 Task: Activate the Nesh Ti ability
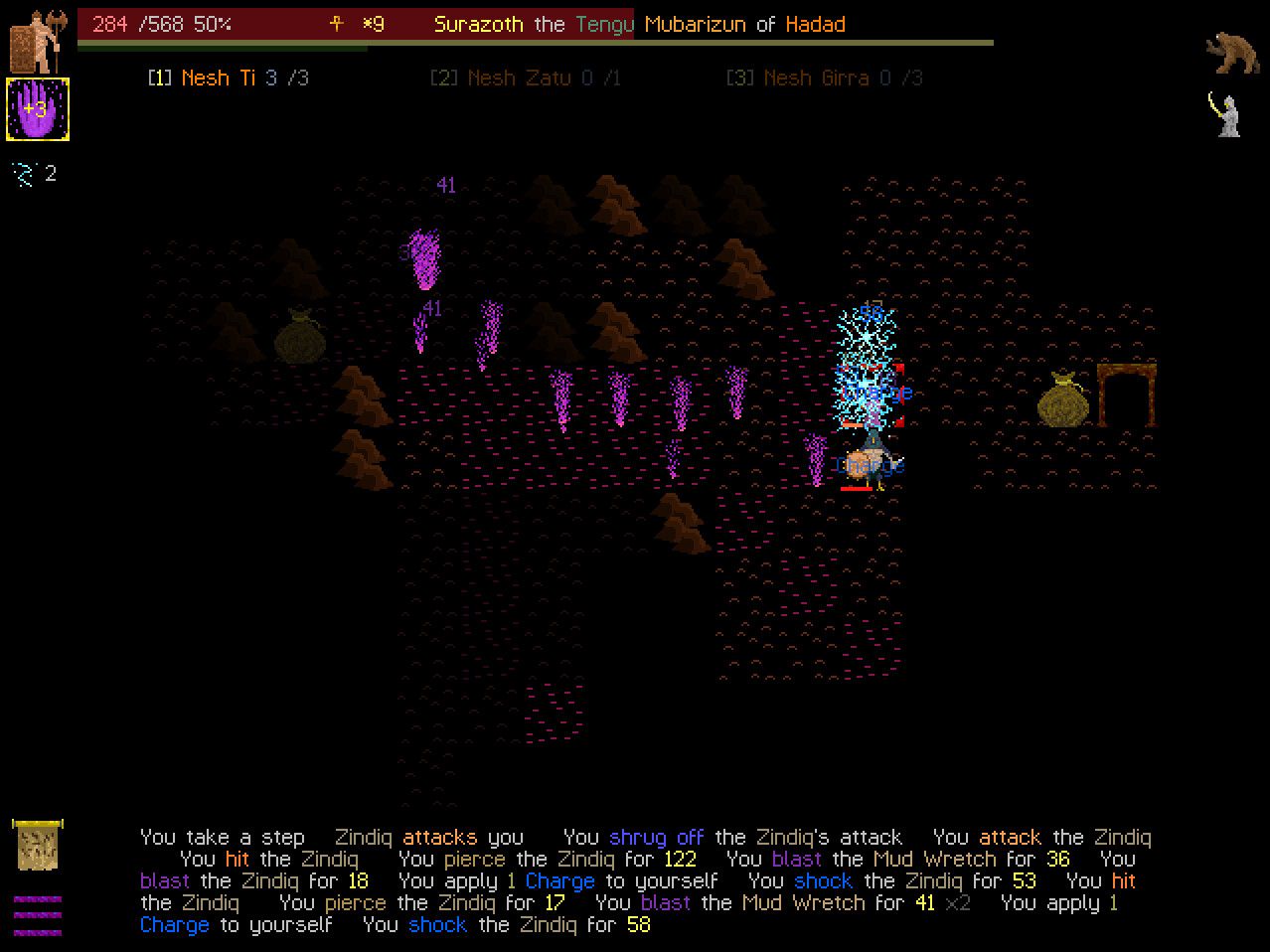(x=228, y=78)
